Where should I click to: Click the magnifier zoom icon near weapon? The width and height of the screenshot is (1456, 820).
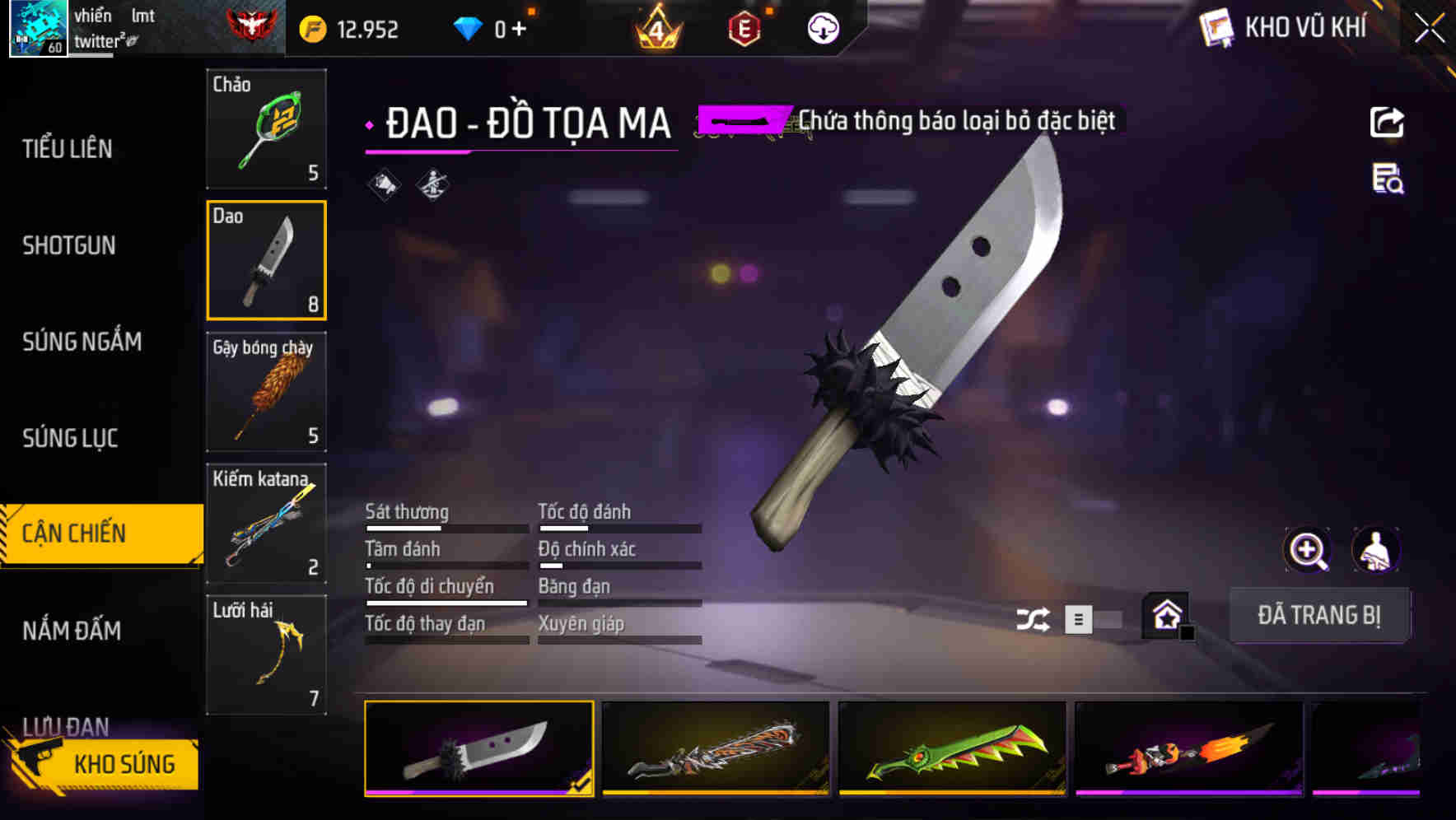pos(1308,549)
